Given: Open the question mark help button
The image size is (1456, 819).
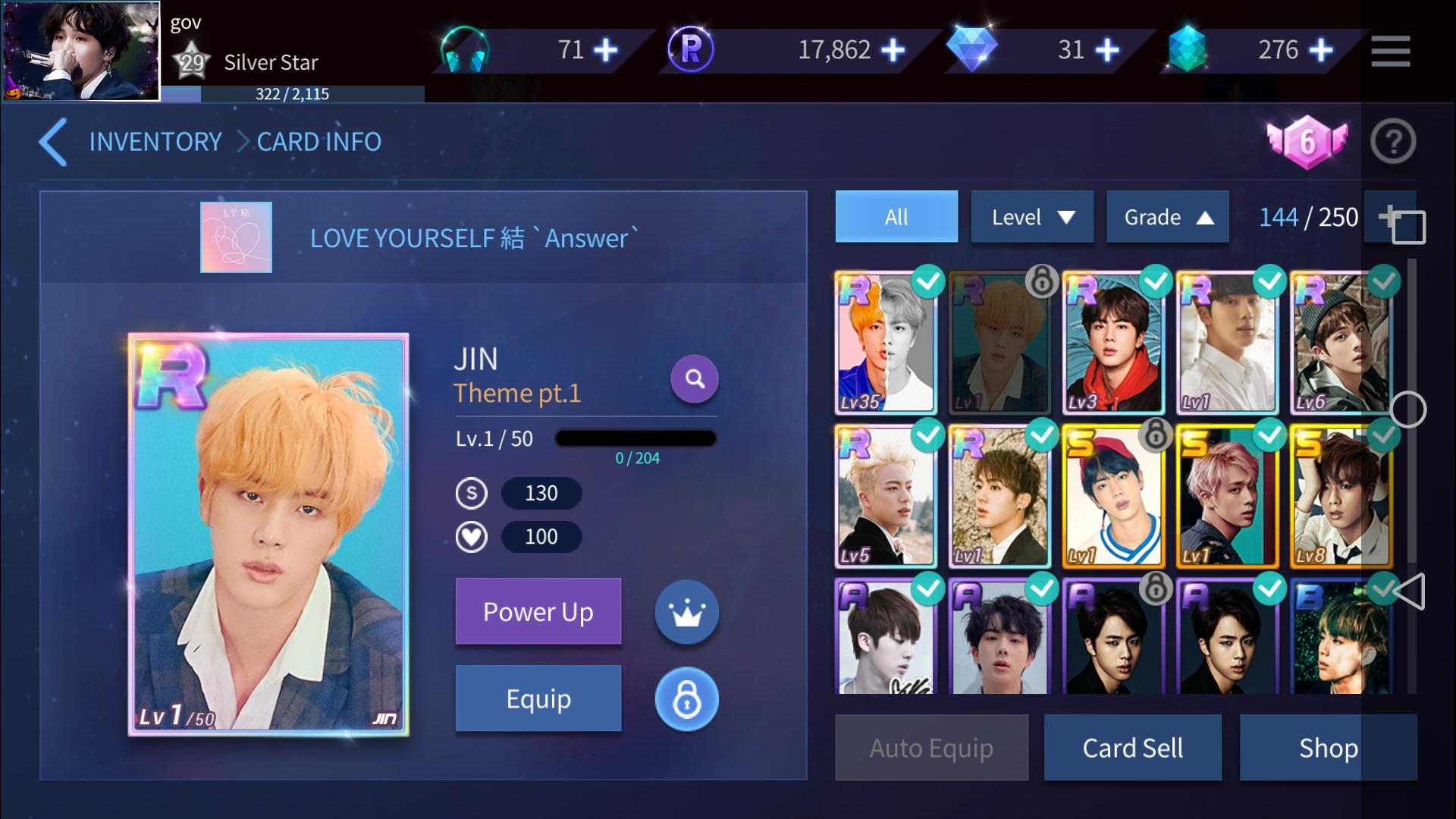Looking at the screenshot, I should click(x=1392, y=142).
